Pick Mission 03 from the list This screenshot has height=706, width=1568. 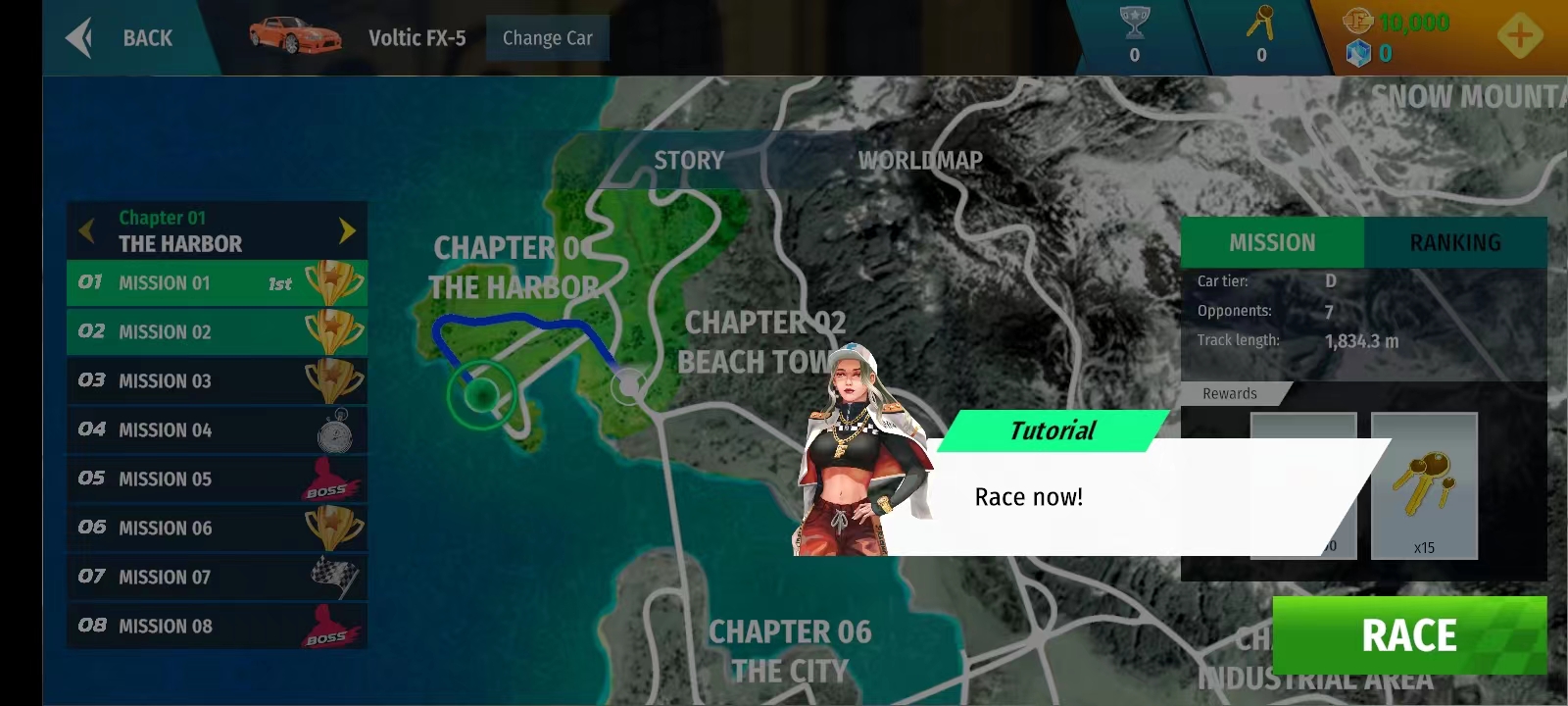[217, 380]
